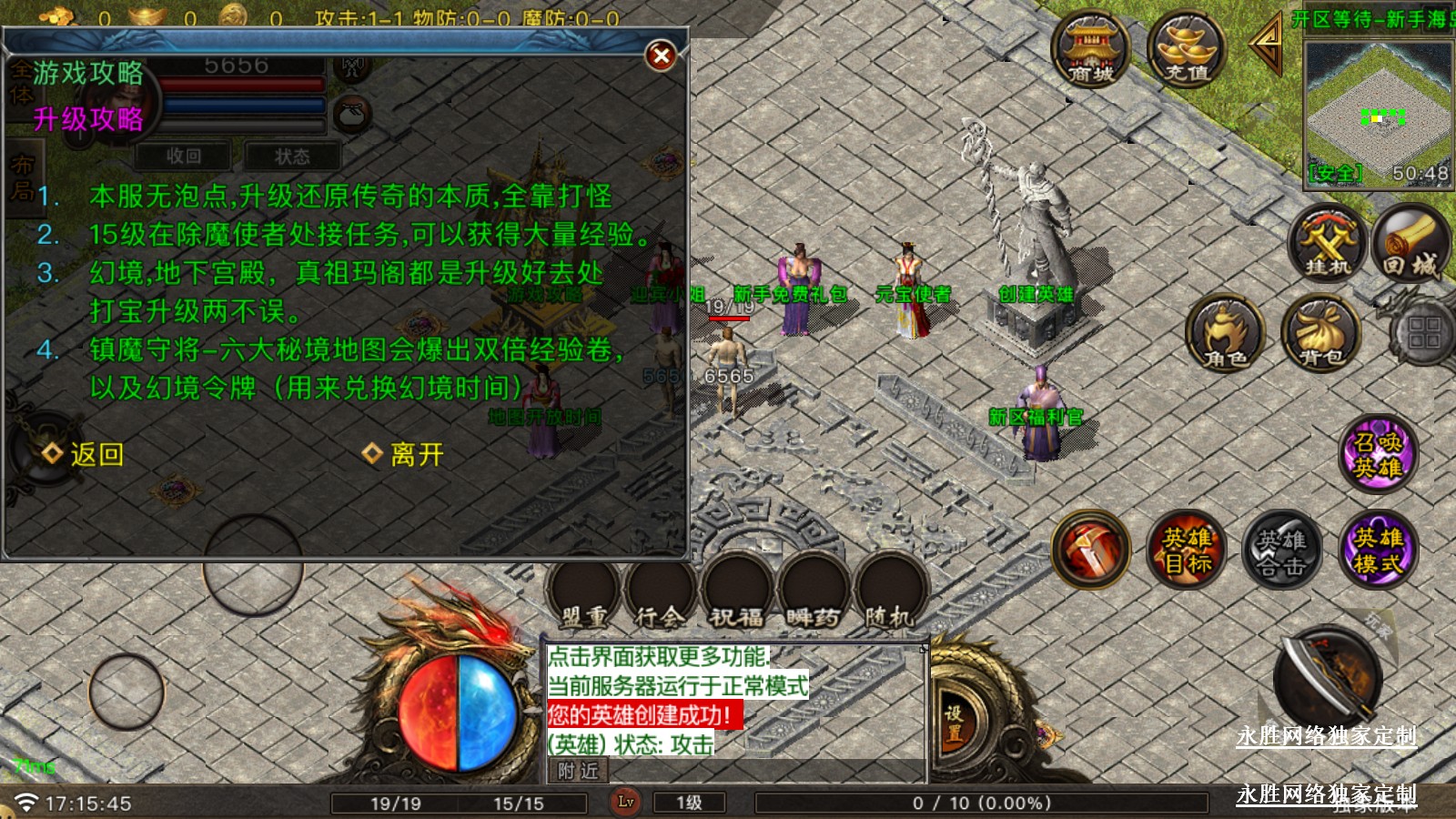Screen dimensions: 1456x819
Task: Open the 角色 character sheet
Action: tap(1226, 335)
